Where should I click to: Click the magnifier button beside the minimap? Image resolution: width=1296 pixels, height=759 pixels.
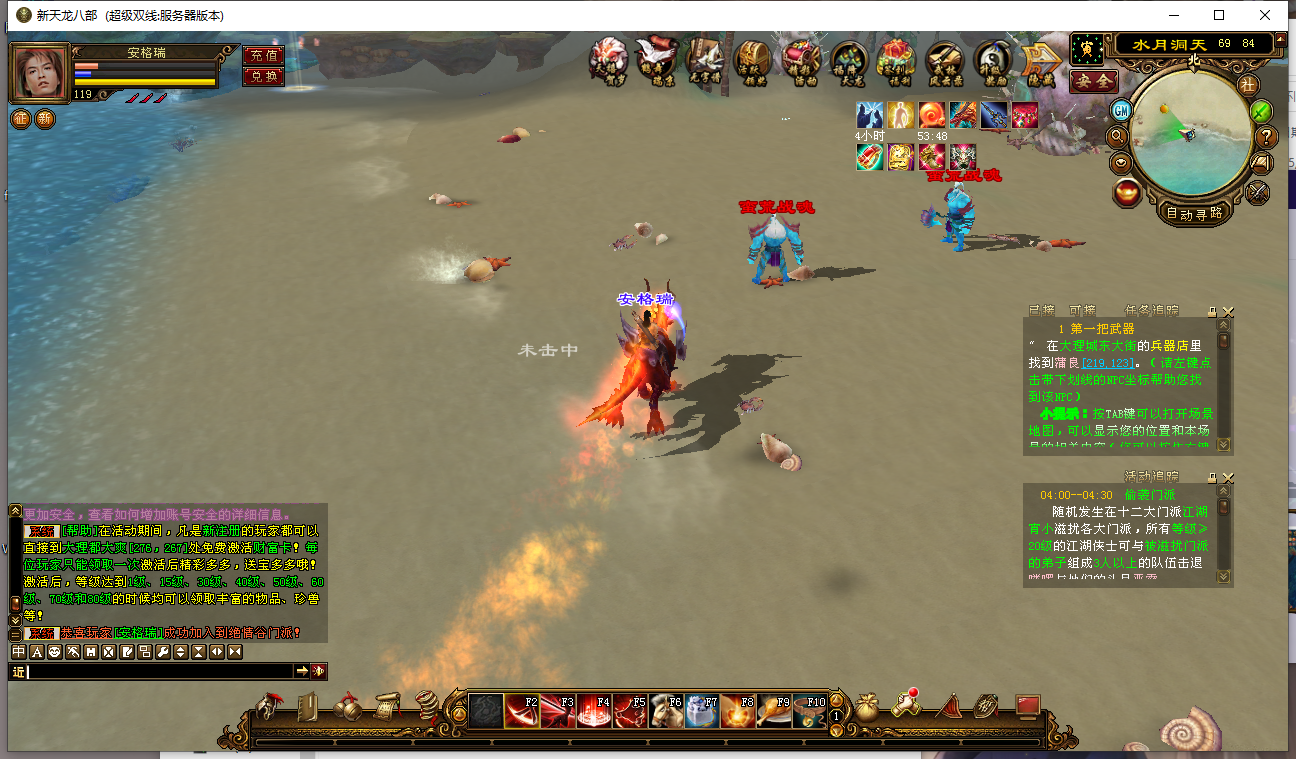[1118, 136]
